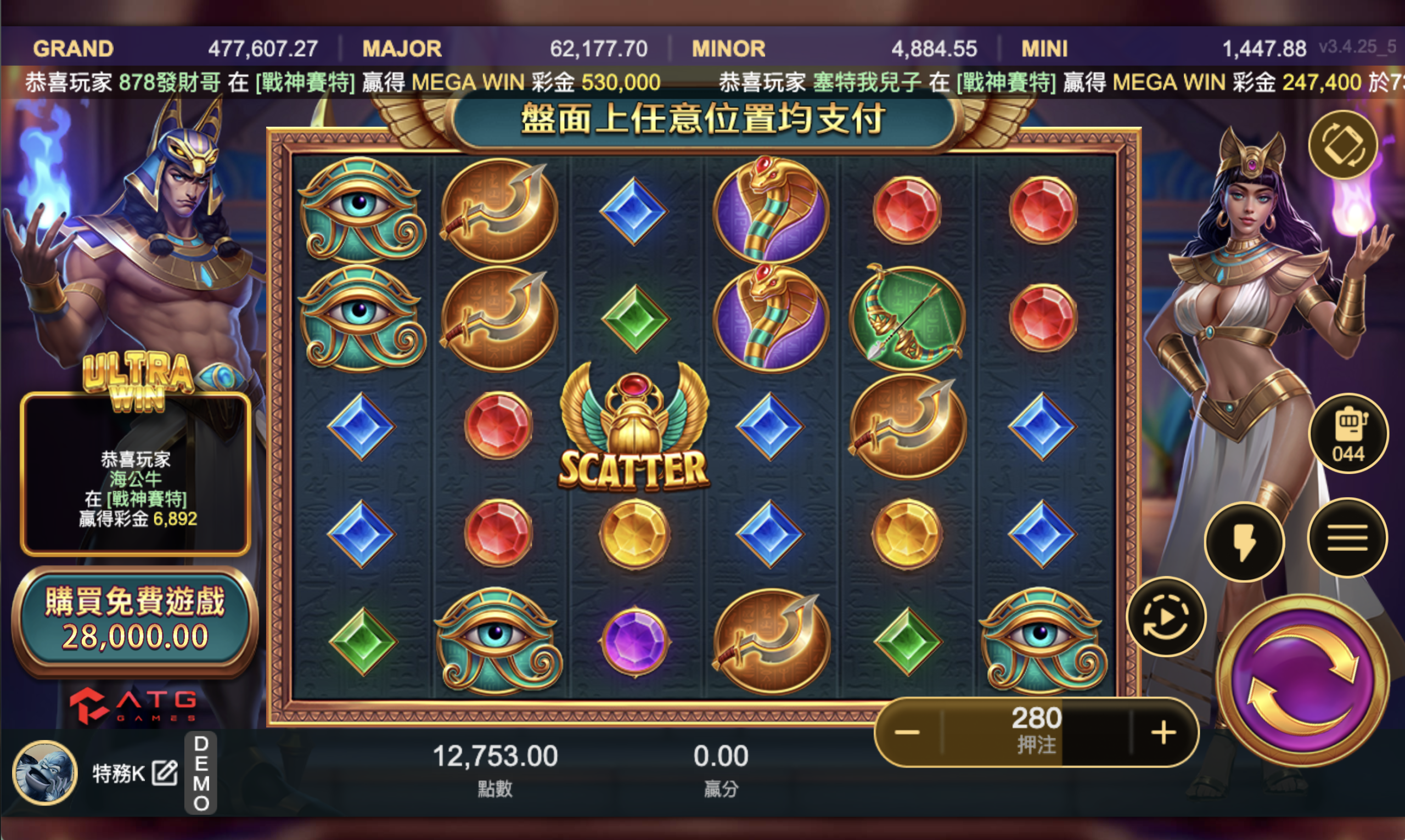The image size is (1405, 840).
Task: Open the Ultra Win winner announcement panel
Action: pyautogui.click(x=136, y=475)
